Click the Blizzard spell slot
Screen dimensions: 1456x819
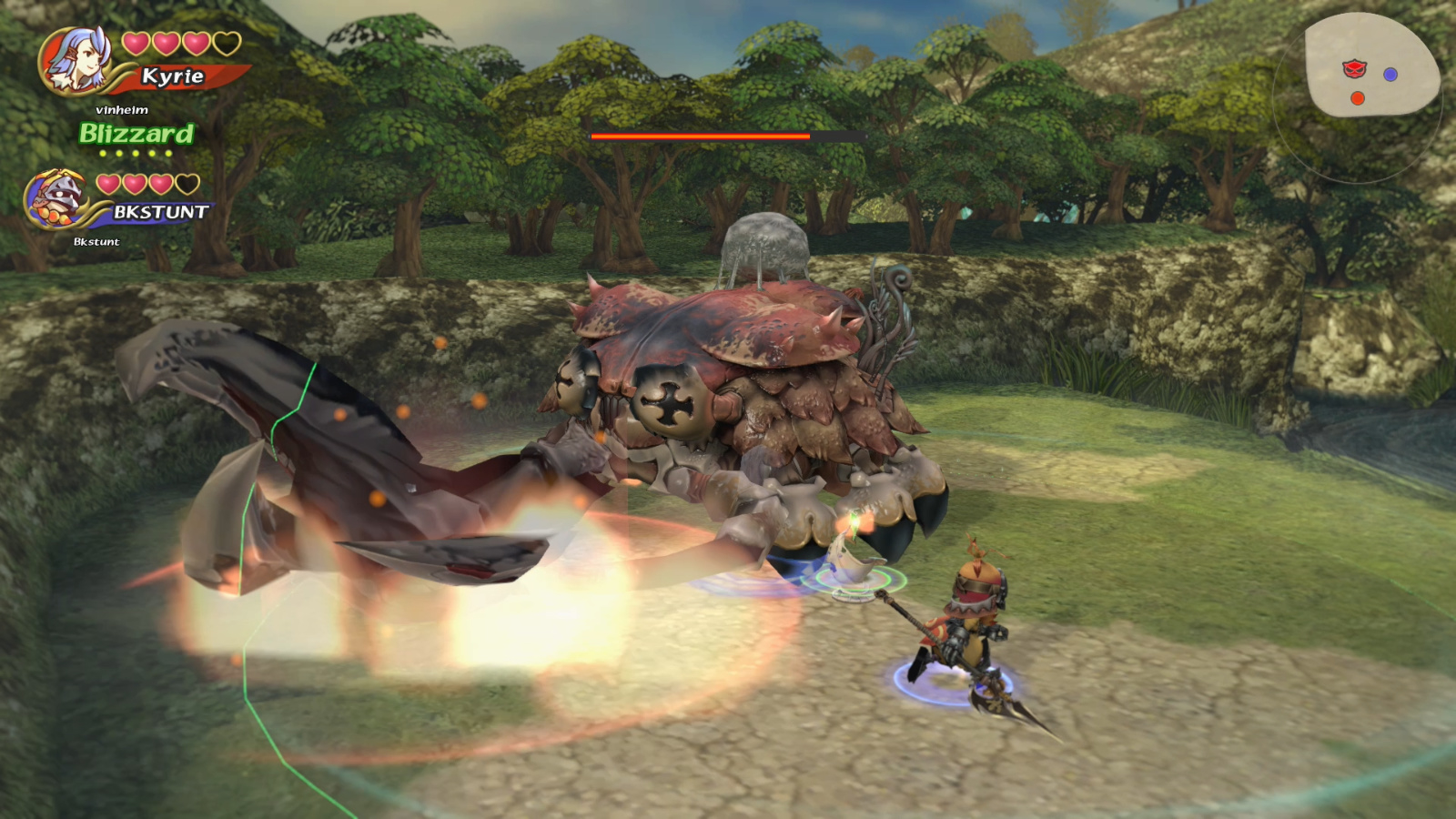tap(136, 134)
